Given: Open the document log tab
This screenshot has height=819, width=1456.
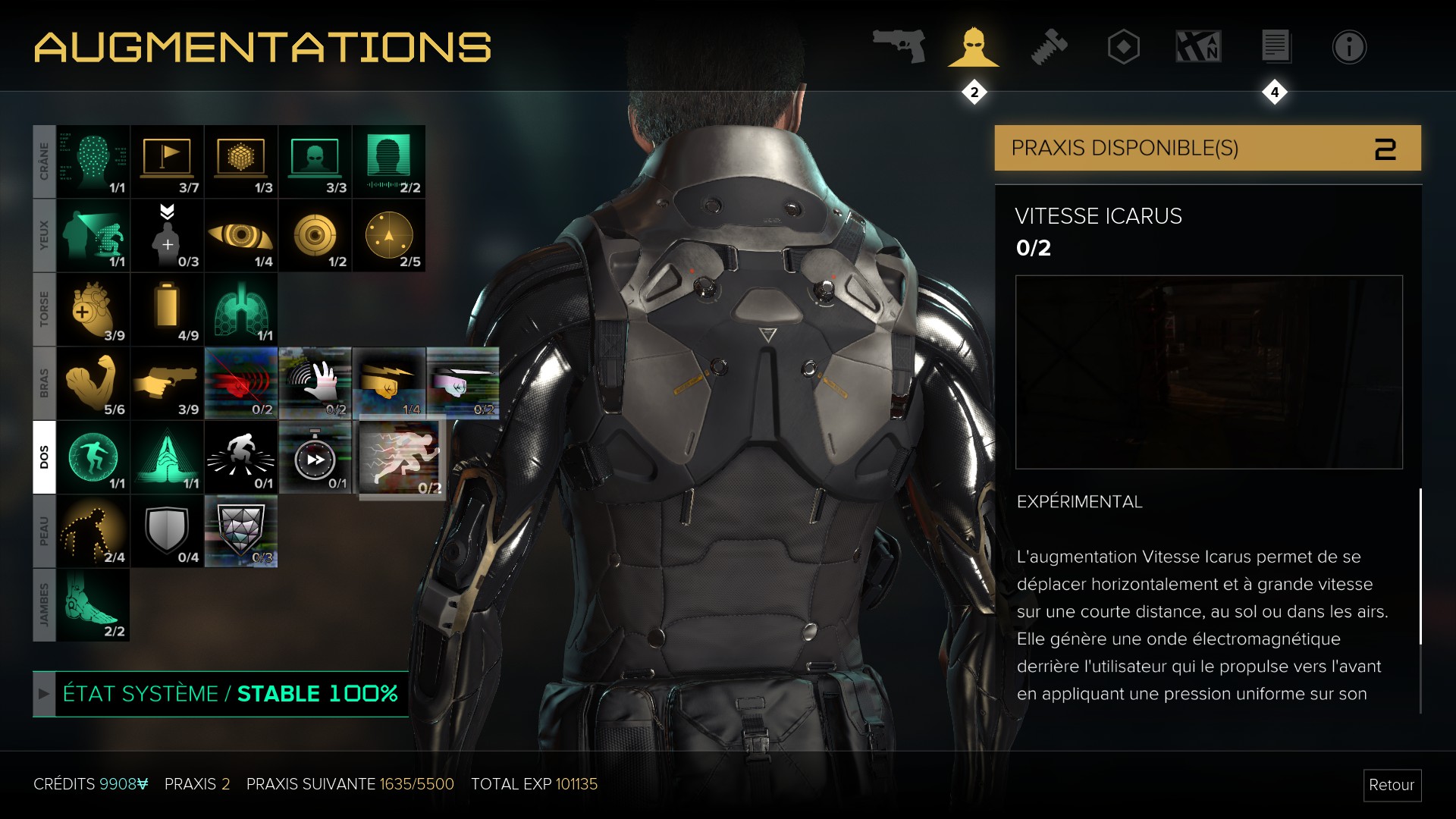Looking at the screenshot, I should tap(1275, 47).
